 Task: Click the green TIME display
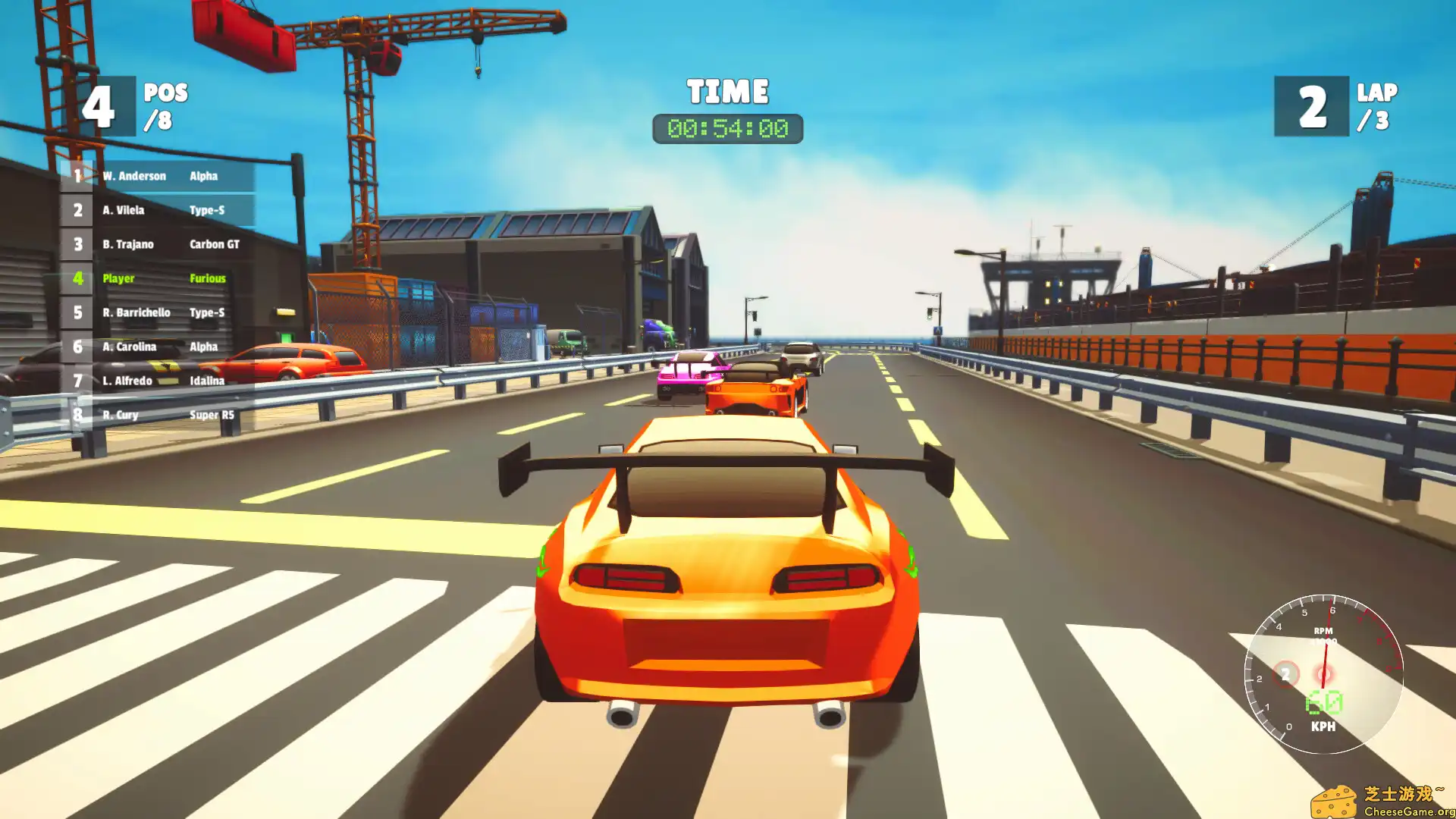click(728, 127)
